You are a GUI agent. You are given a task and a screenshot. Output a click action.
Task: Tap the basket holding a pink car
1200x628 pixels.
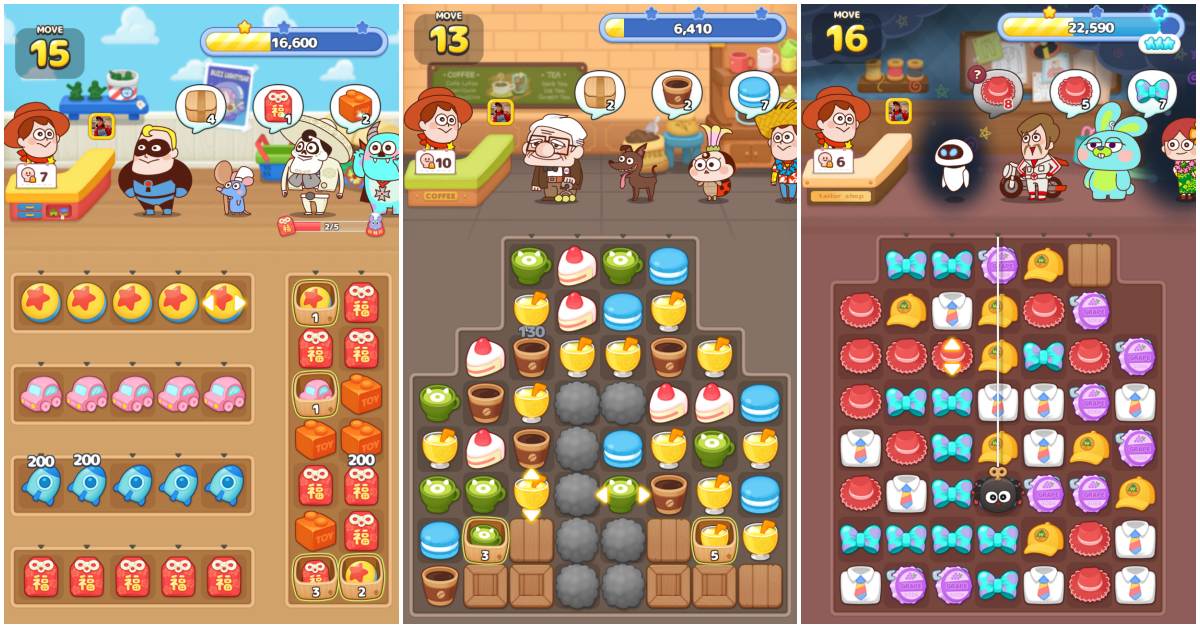coord(315,393)
